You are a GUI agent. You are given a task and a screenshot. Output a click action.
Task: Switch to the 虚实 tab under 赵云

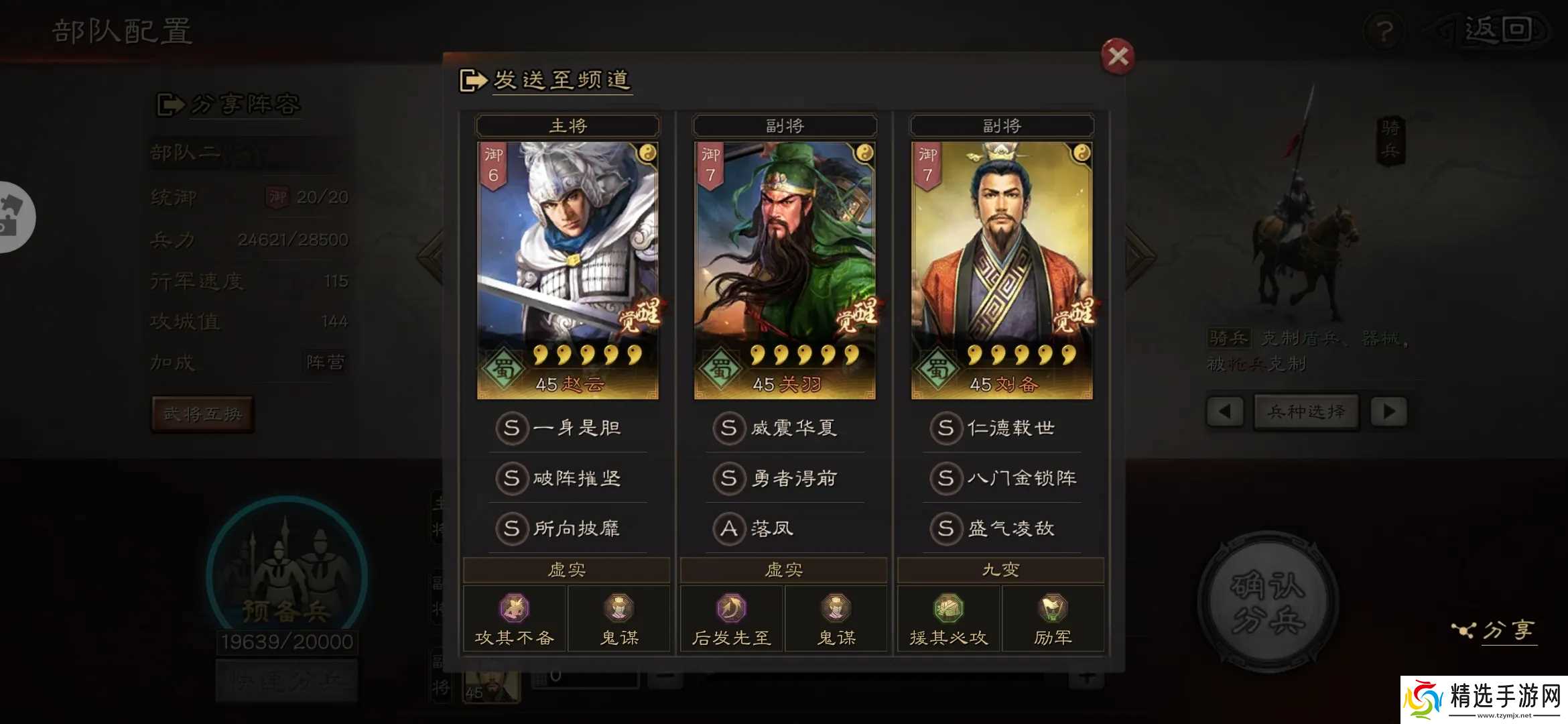[566, 569]
